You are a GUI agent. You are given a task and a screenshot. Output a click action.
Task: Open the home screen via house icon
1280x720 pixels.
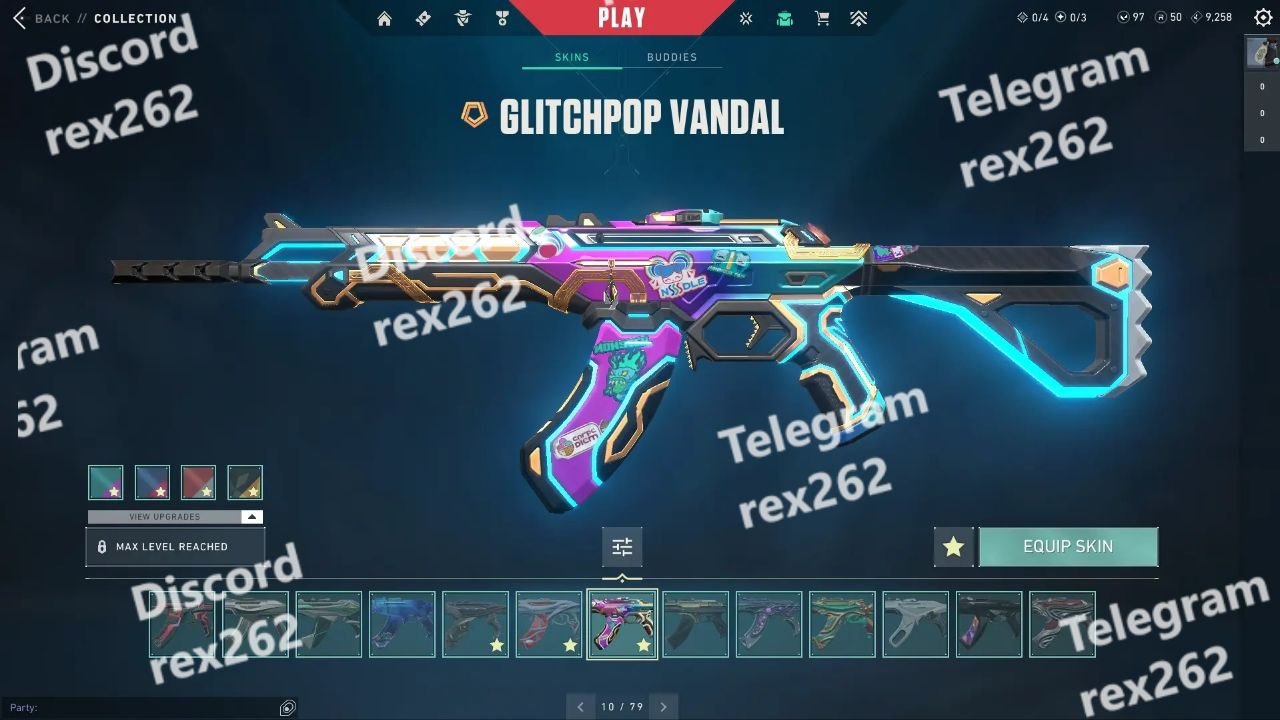tap(384, 18)
